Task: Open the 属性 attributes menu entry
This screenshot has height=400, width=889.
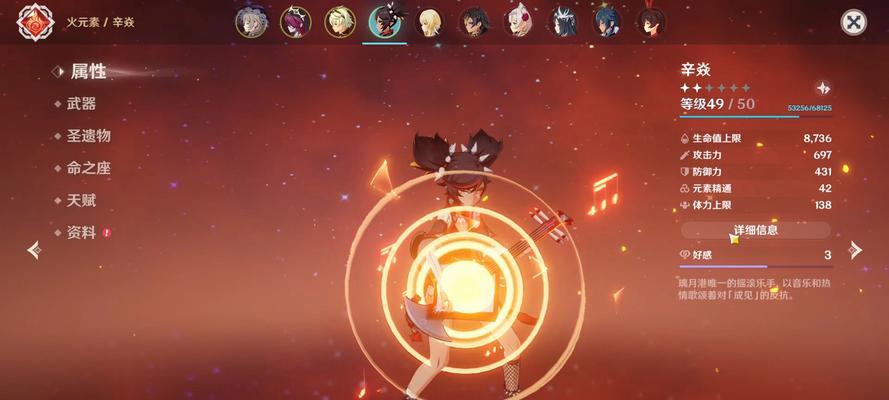Action: tap(87, 72)
